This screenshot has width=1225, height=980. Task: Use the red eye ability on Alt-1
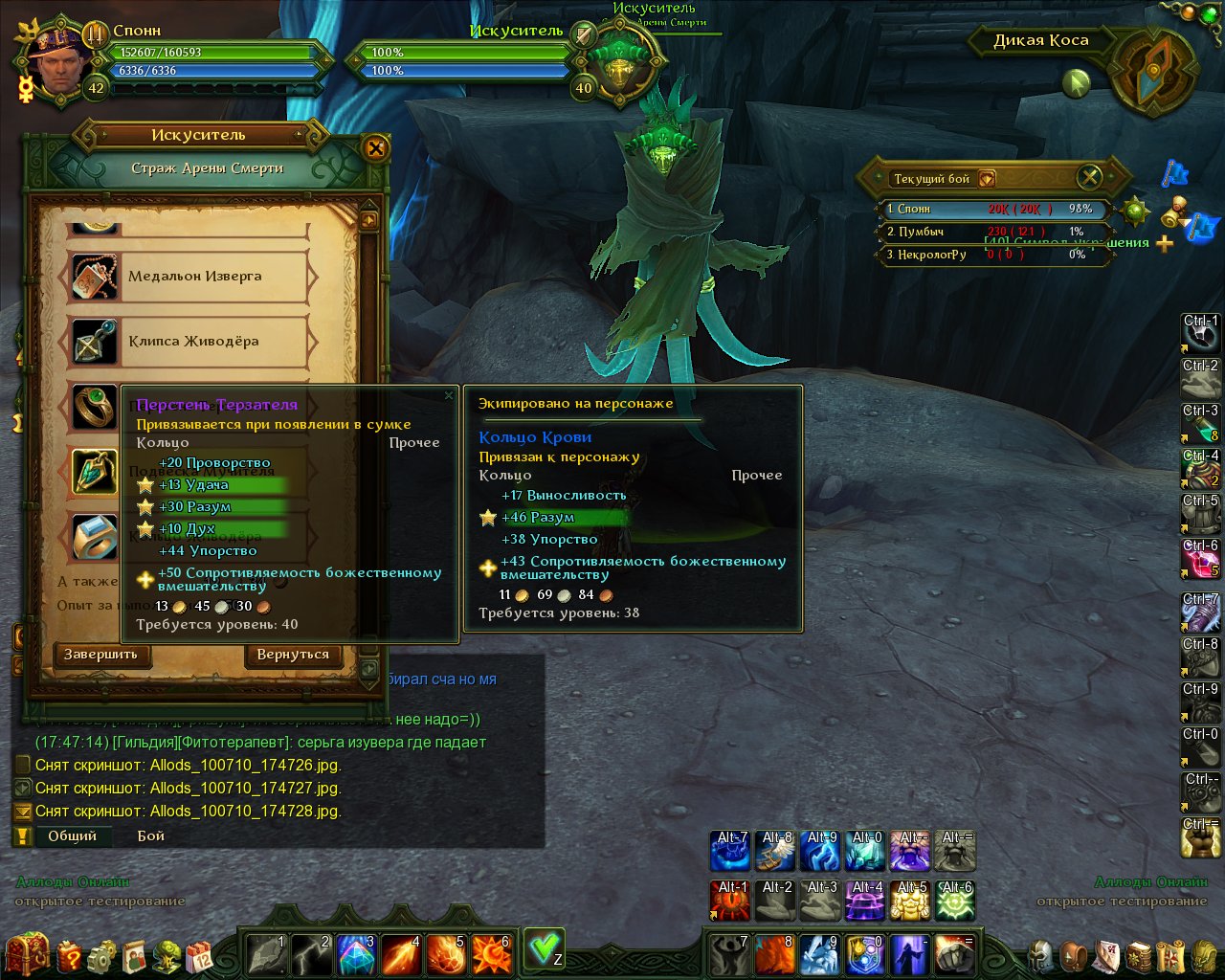coord(731,901)
